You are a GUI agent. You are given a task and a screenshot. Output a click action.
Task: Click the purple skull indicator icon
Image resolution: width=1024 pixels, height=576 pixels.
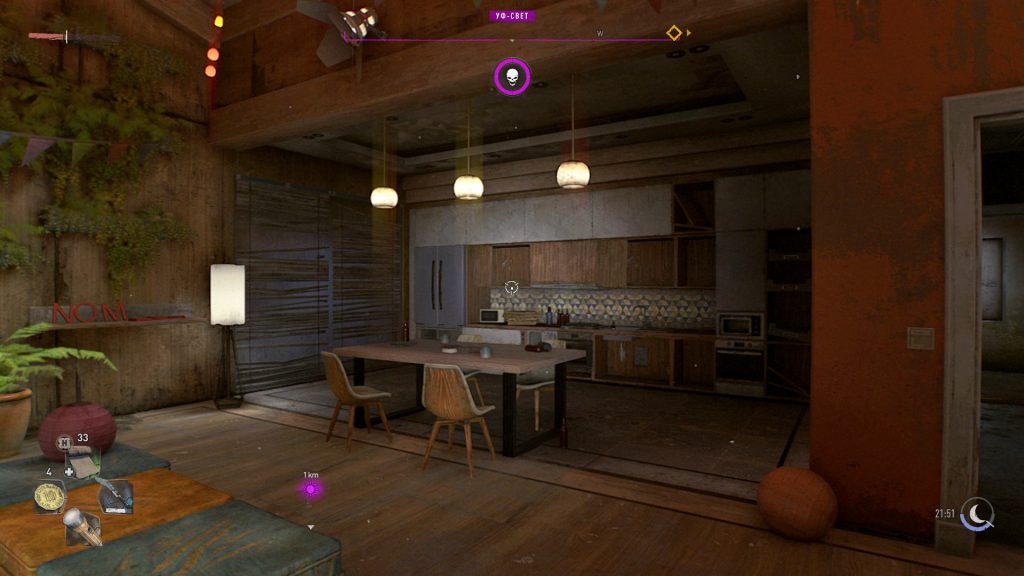pyautogui.click(x=512, y=77)
